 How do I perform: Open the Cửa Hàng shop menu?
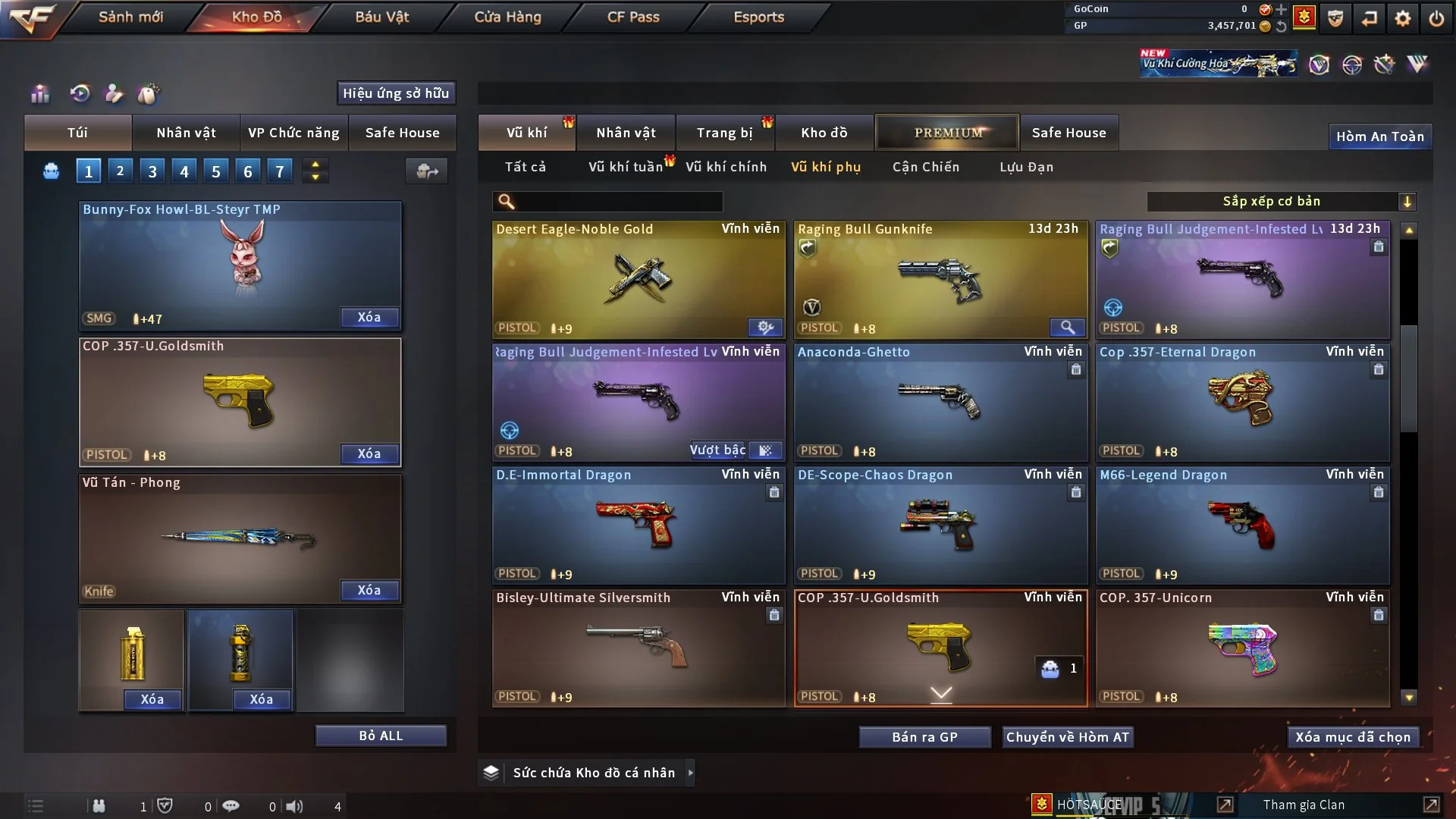pyautogui.click(x=507, y=17)
